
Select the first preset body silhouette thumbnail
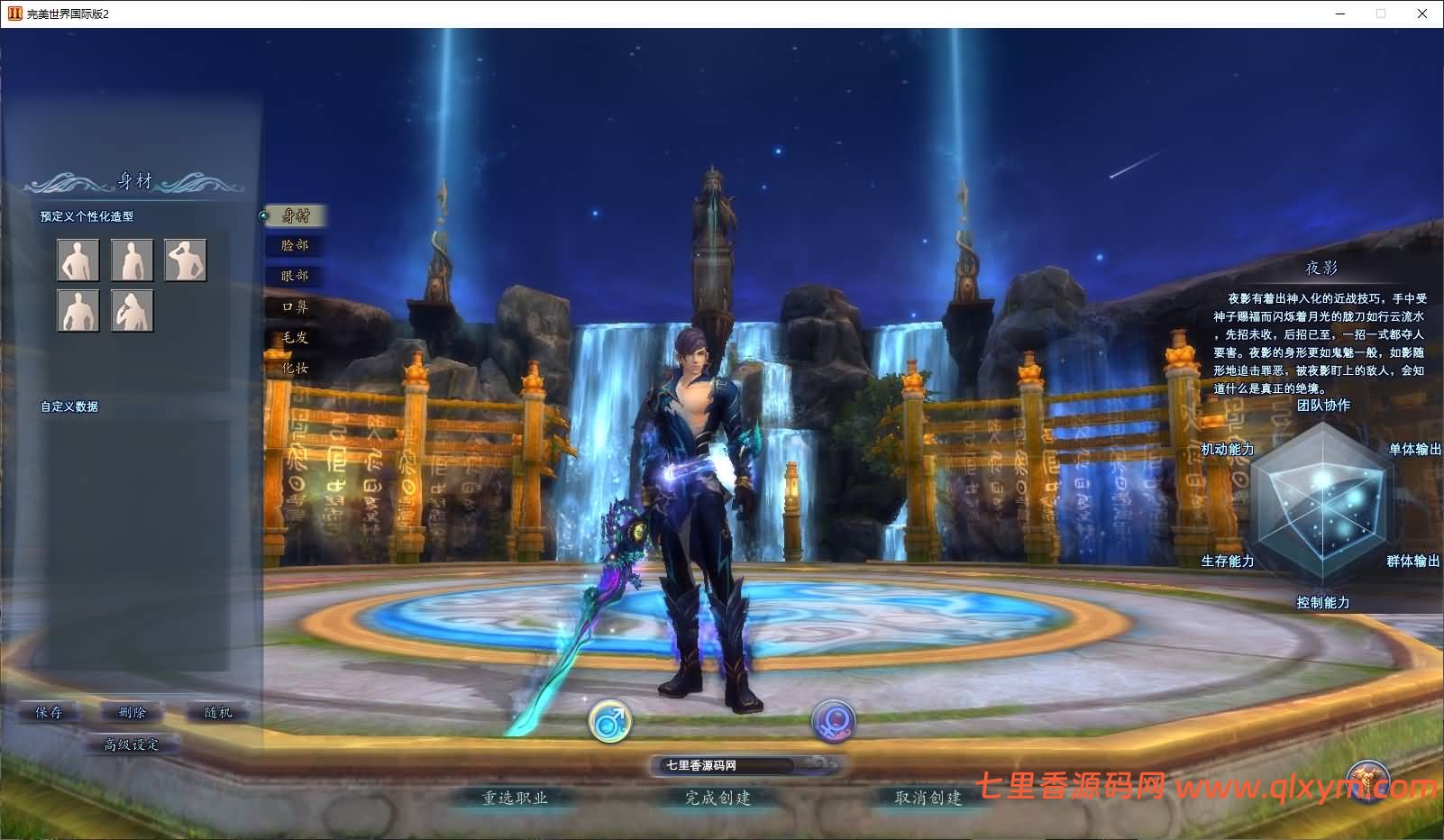pos(78,260)
